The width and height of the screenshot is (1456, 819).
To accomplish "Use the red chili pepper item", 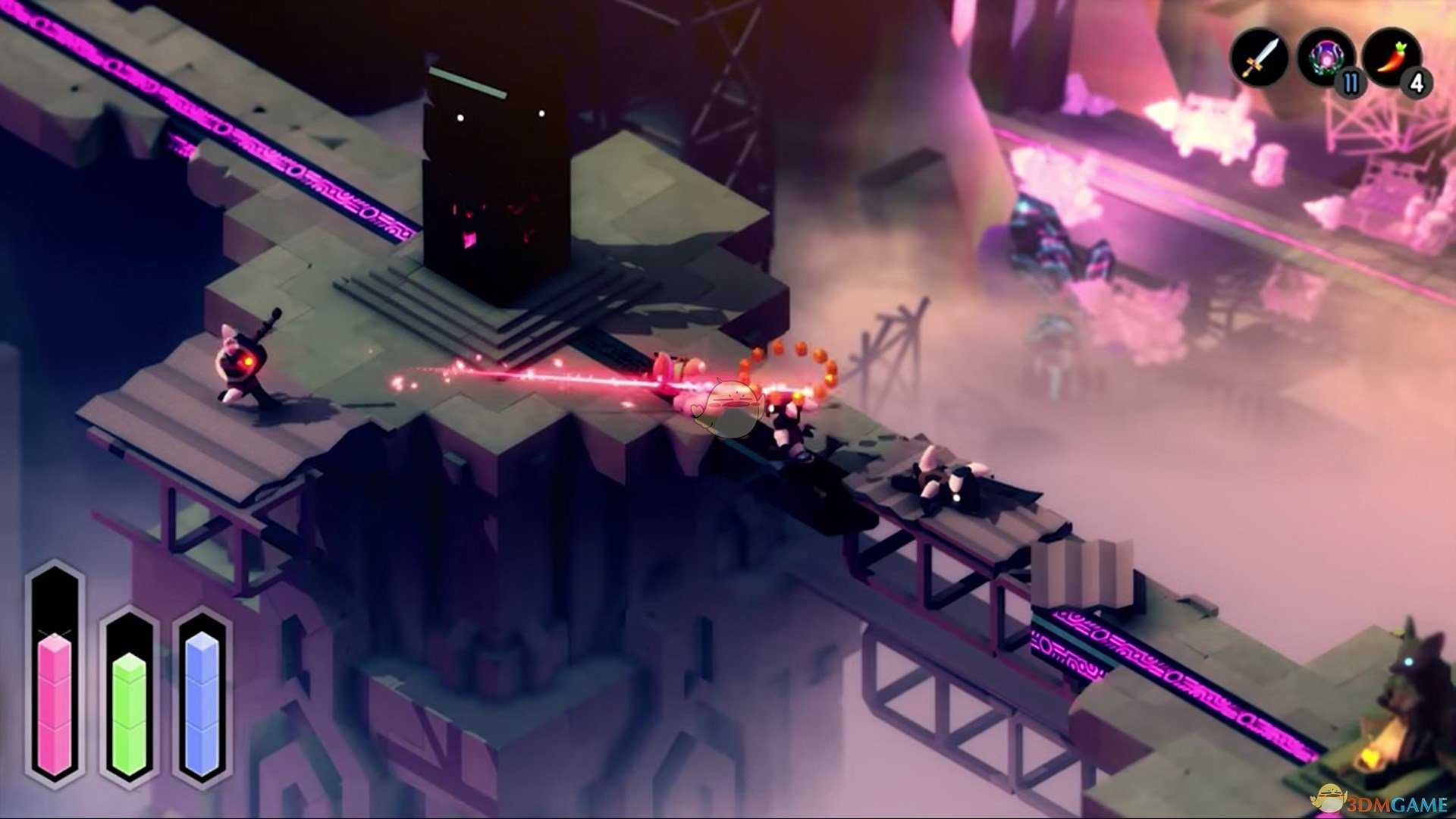I will pyautogui.click(x=1390, y=55).
